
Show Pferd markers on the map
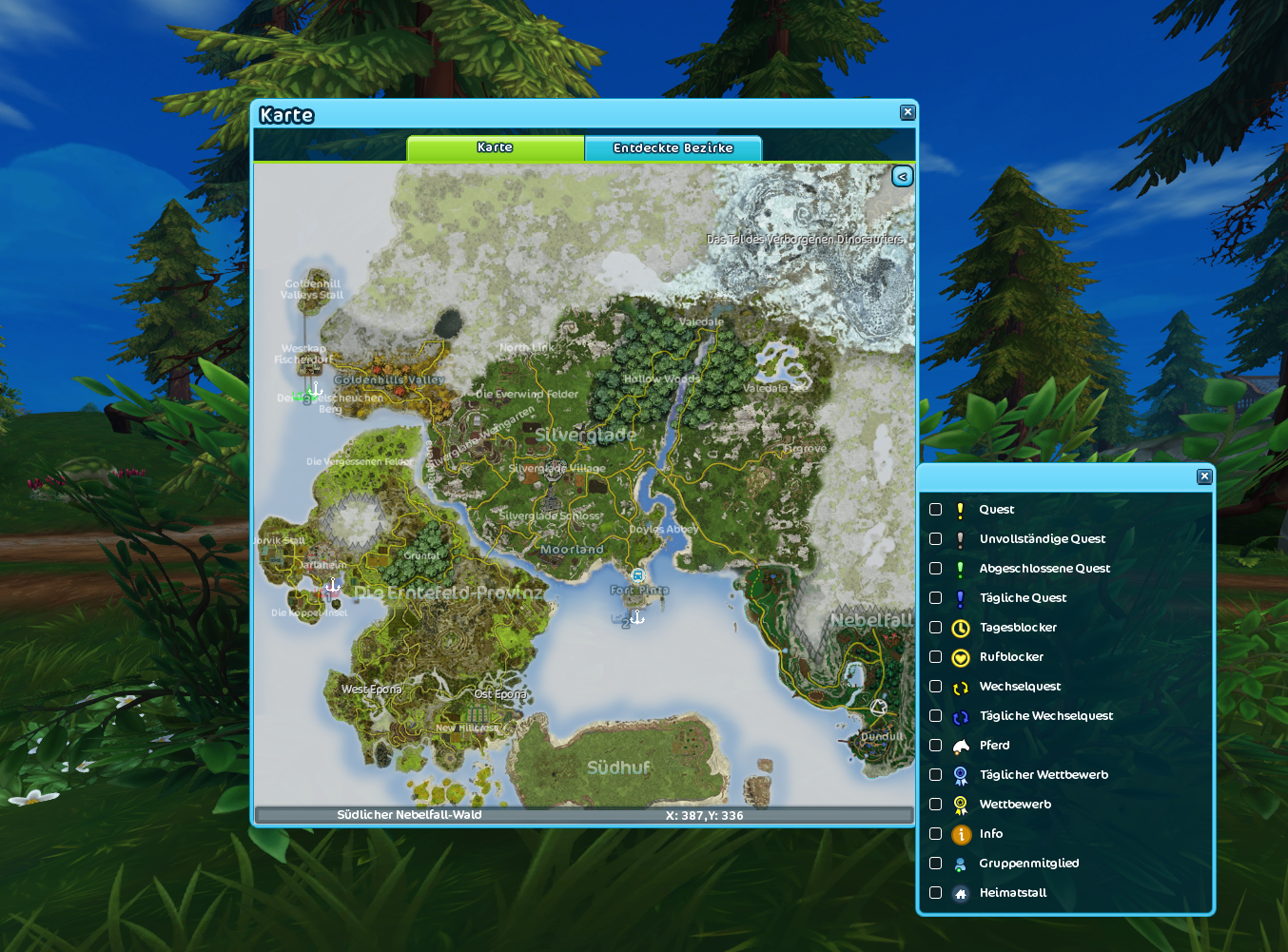[x=936, y=746]
